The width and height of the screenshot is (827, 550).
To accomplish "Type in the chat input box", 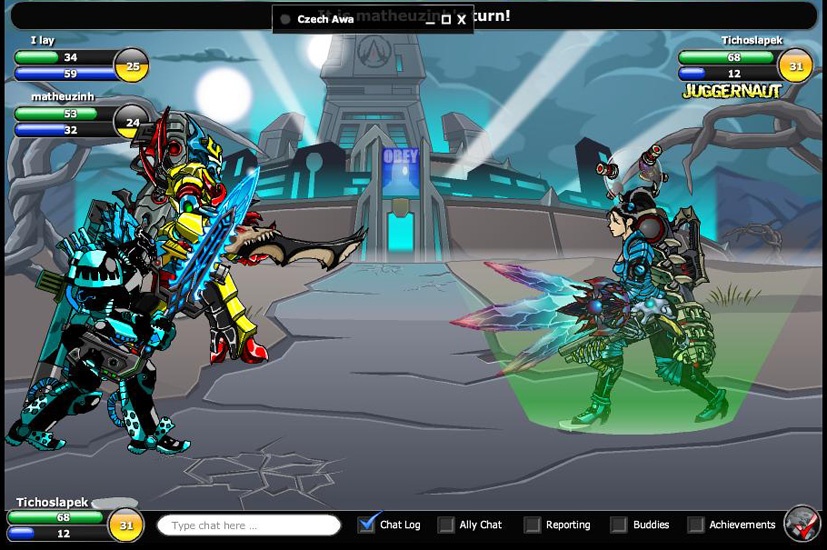I will [249, 525].
